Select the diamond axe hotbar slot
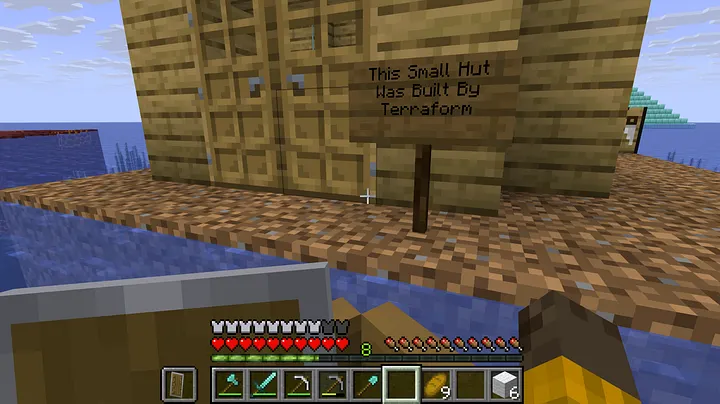The image size is (720, 404). click(230, 383)
